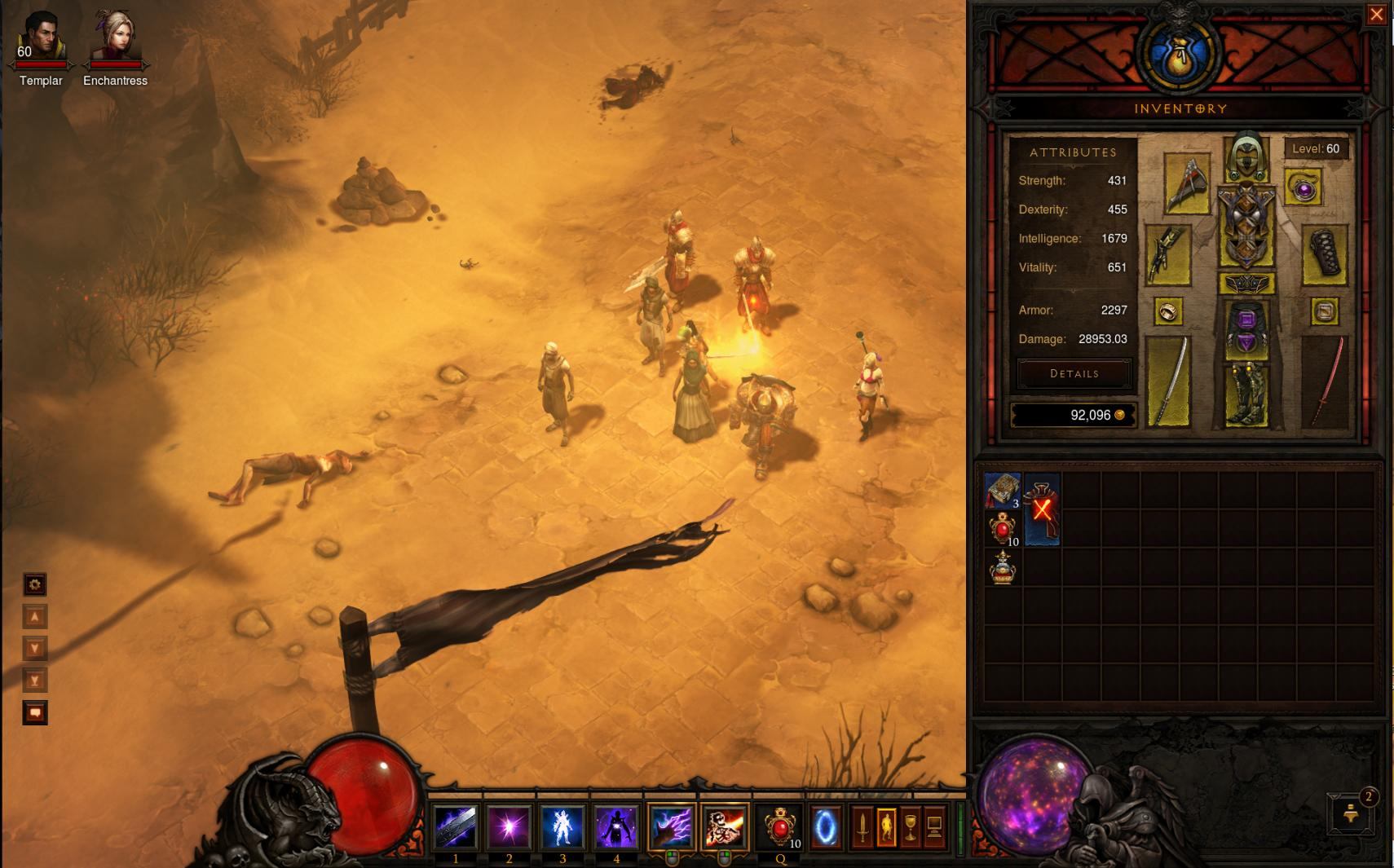Screen dimensions: 1394x868
Task: Click the stack of three tomes
Action: pyautogui.click(x=1003, y=491)
